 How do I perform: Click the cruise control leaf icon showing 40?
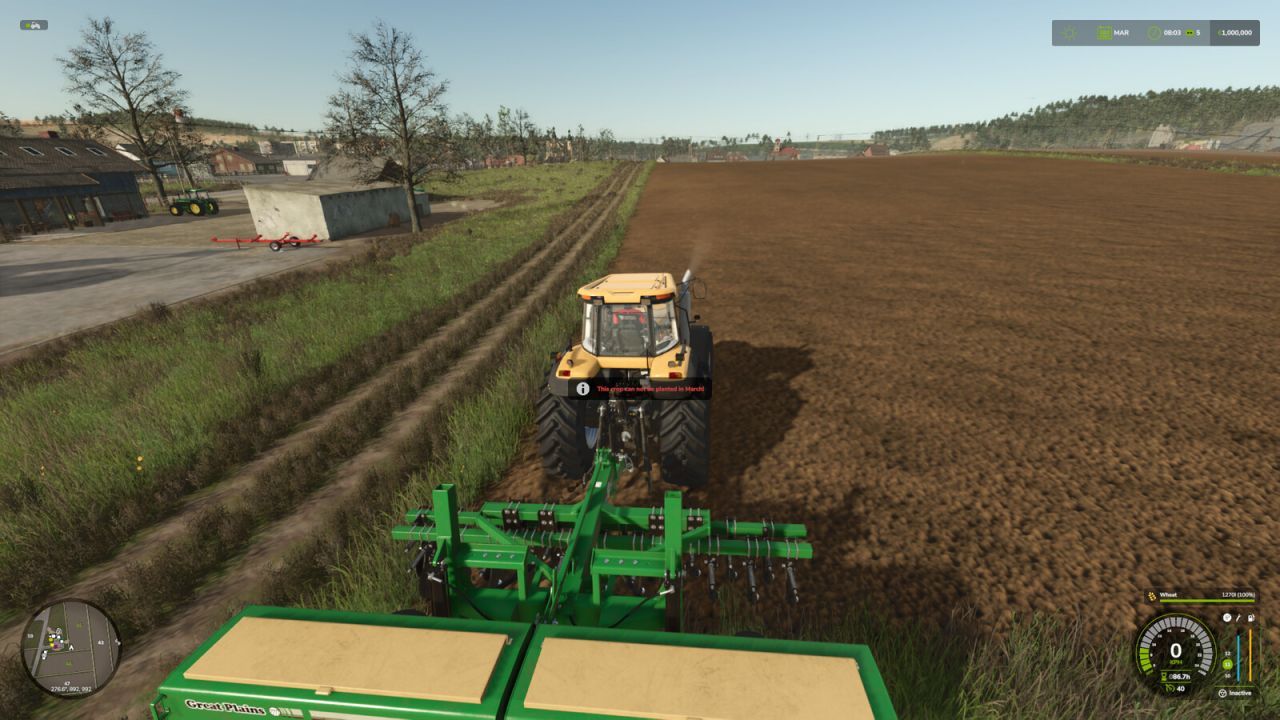click(1169, 688)
